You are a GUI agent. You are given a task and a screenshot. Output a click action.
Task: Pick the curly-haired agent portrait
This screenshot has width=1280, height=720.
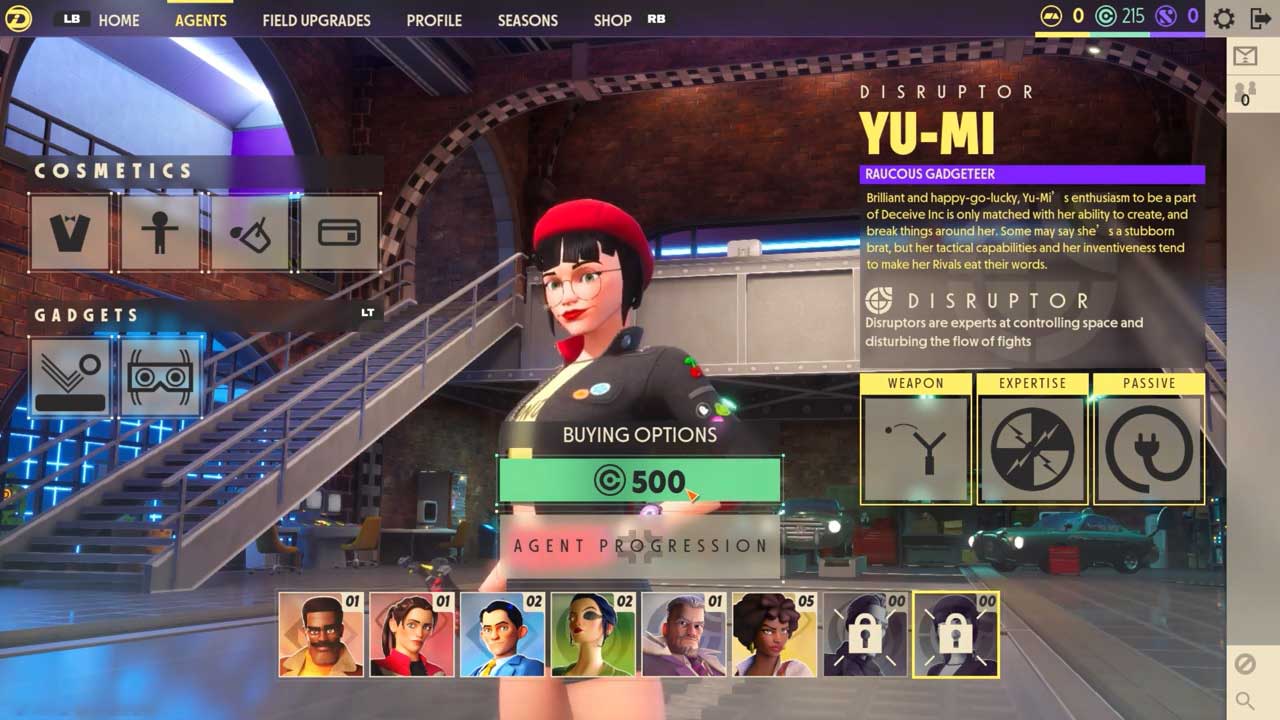774,634
